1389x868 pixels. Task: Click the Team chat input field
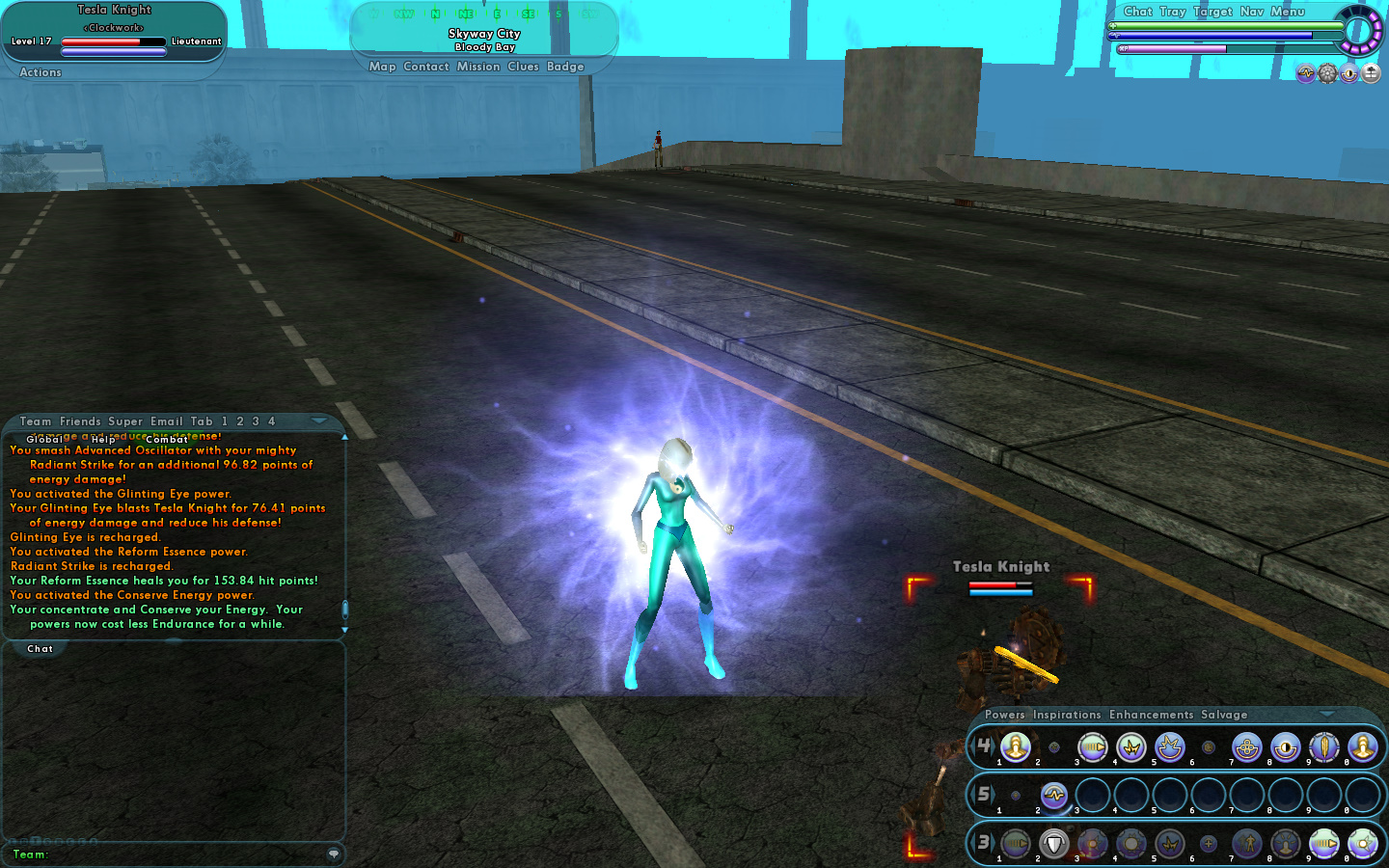tap(183, 854)
